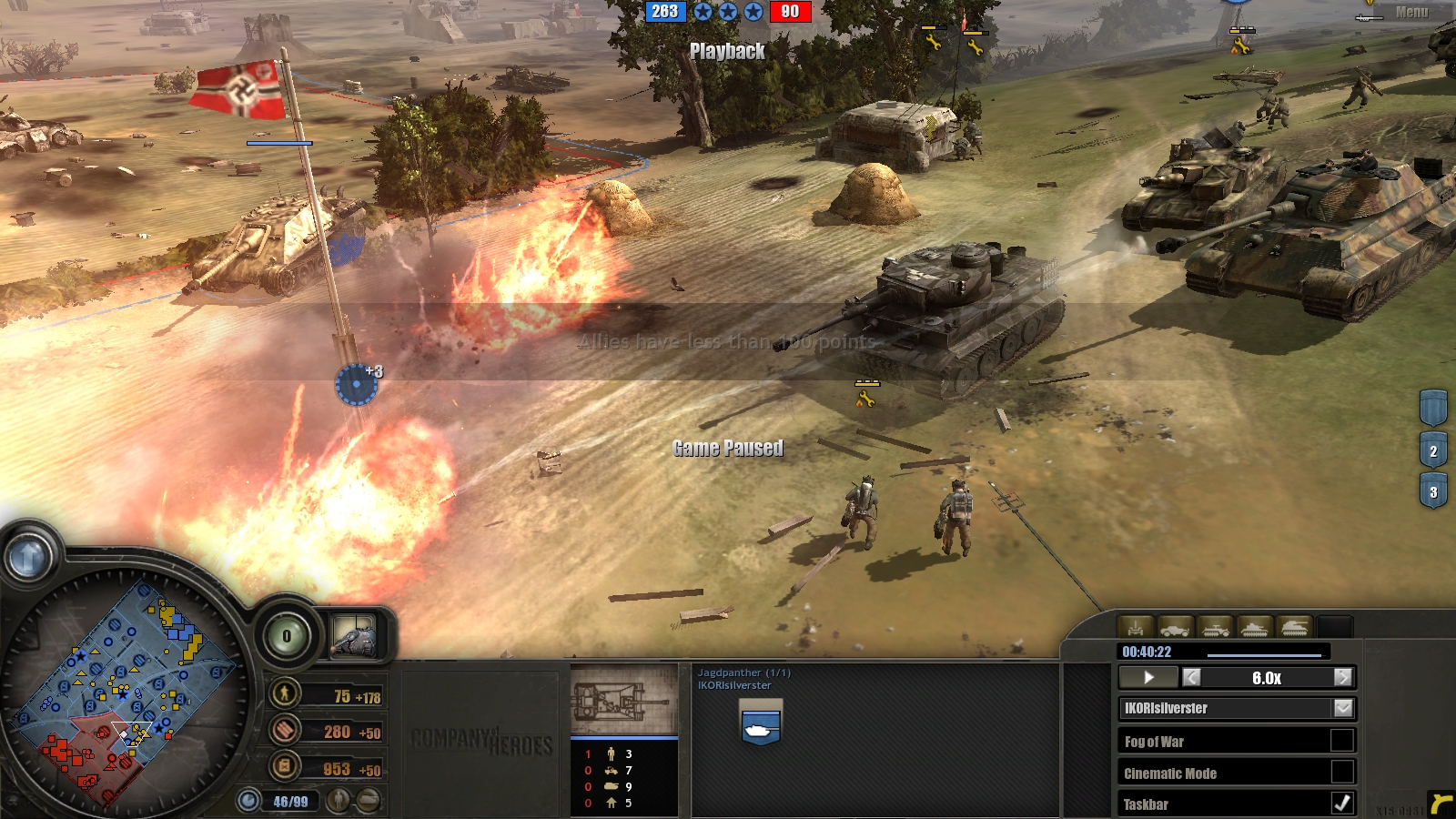Open the Menu in the top corner

point(1411,13)
